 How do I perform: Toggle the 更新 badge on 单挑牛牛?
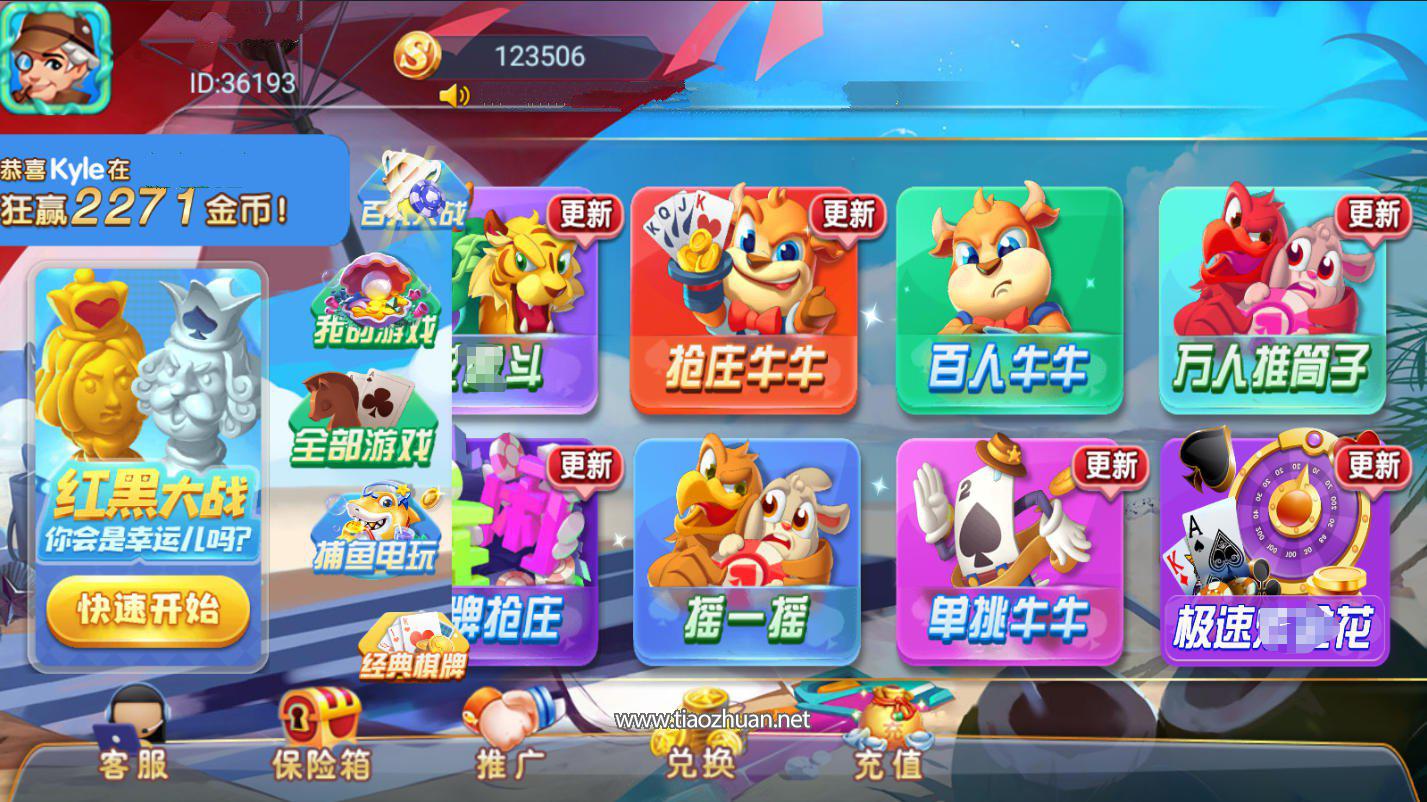tap(1112, 465)
